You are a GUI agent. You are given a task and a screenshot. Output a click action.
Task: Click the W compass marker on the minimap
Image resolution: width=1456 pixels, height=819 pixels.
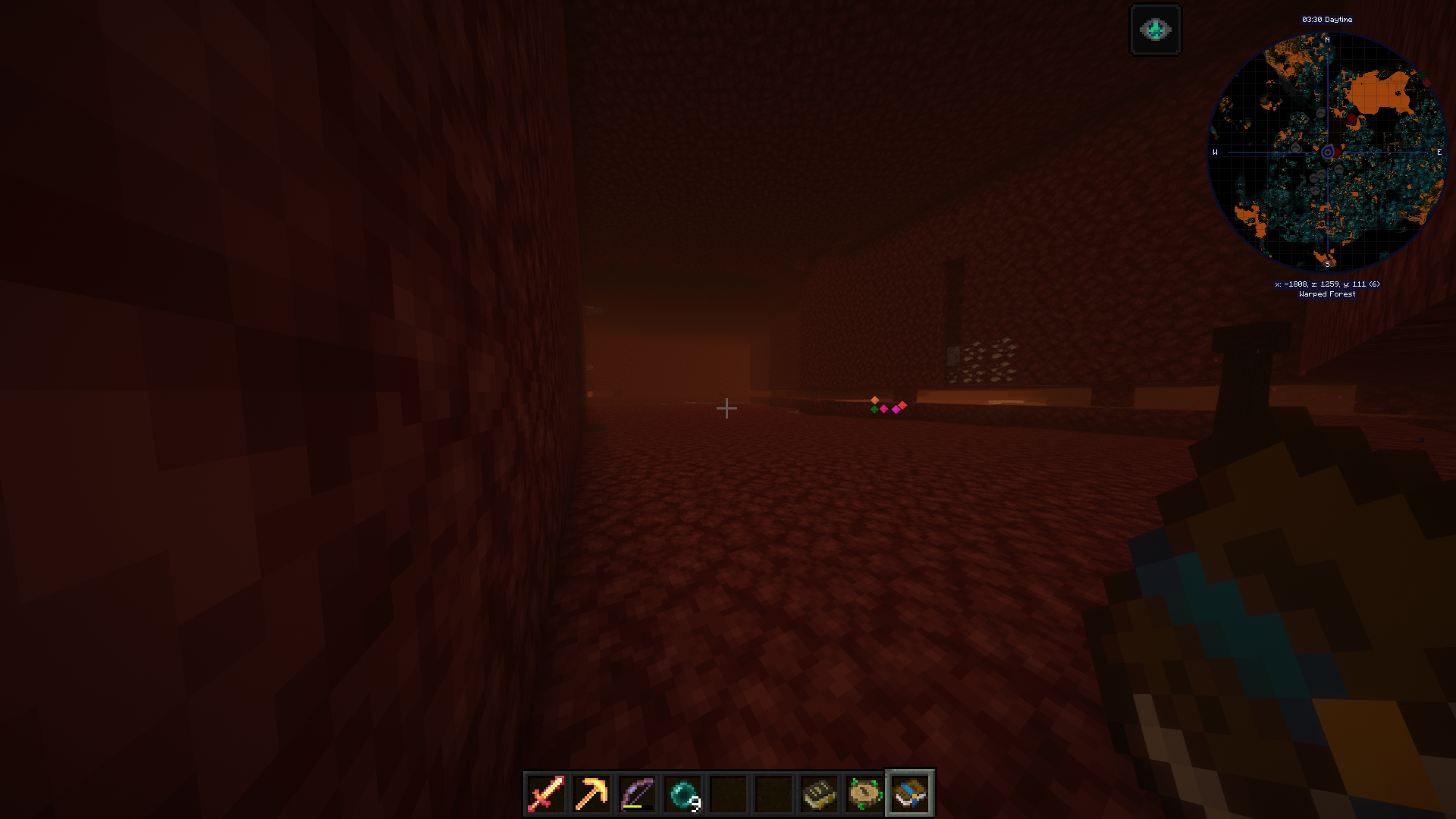click(1216, 152)
